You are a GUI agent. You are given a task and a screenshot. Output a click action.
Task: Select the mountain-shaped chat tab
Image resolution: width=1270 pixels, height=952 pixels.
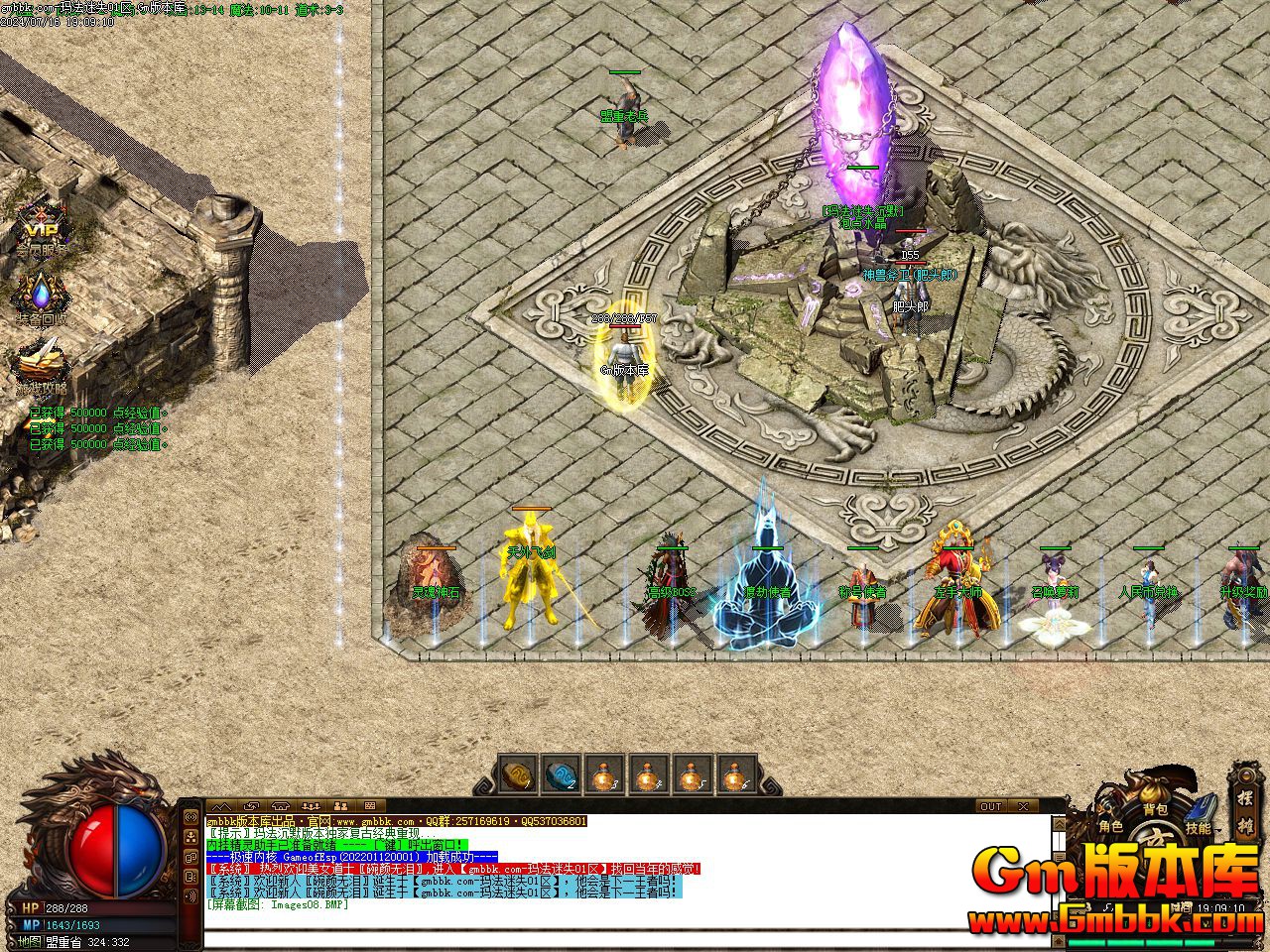[221, 806]
